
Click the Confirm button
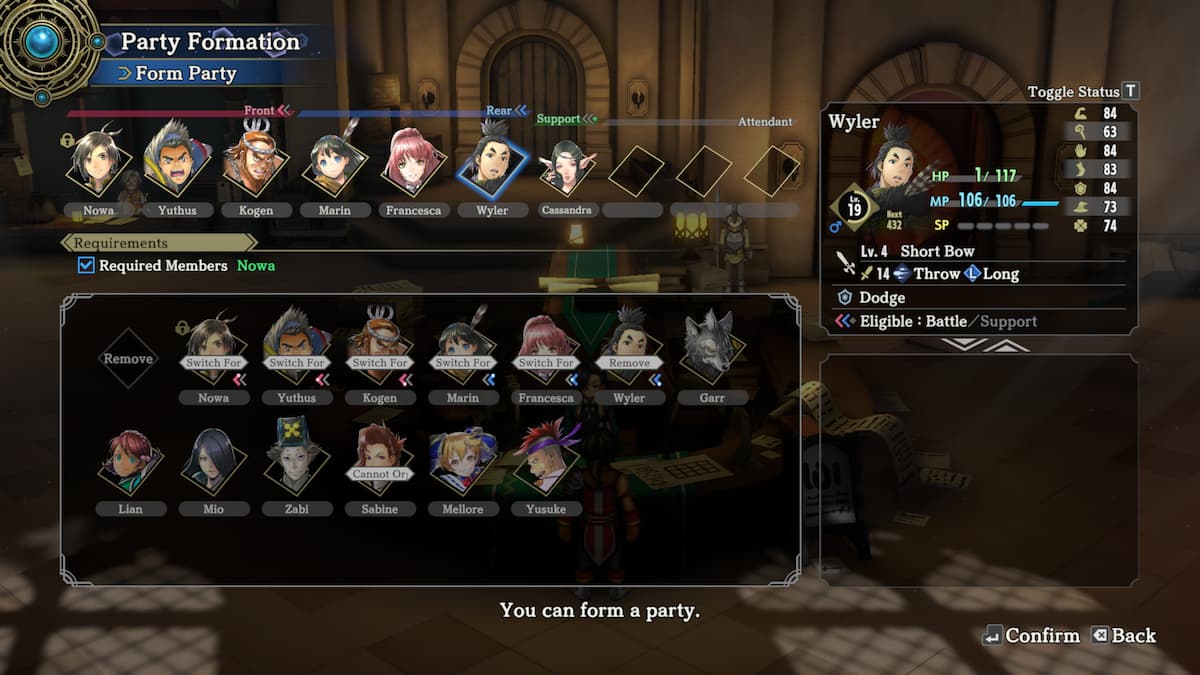pyautogui.click(x=1031, y=636)
